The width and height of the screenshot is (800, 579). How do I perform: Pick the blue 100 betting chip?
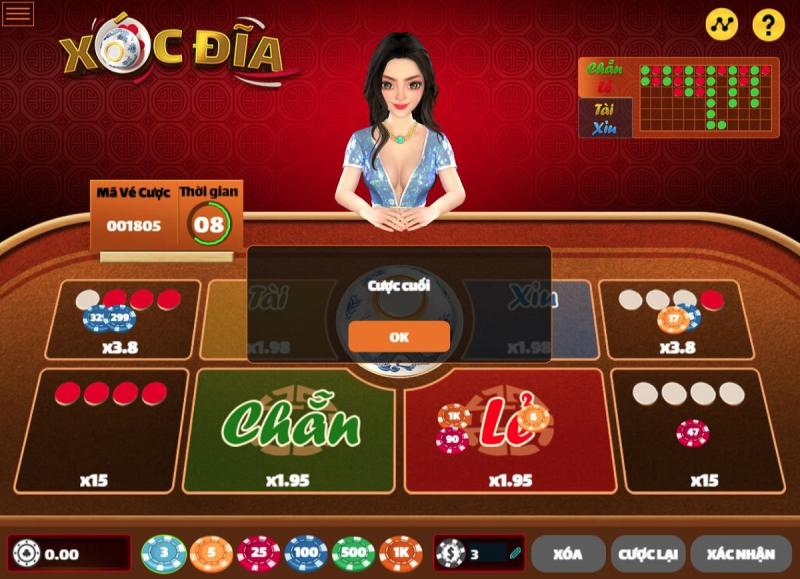[x=306, y=553]
